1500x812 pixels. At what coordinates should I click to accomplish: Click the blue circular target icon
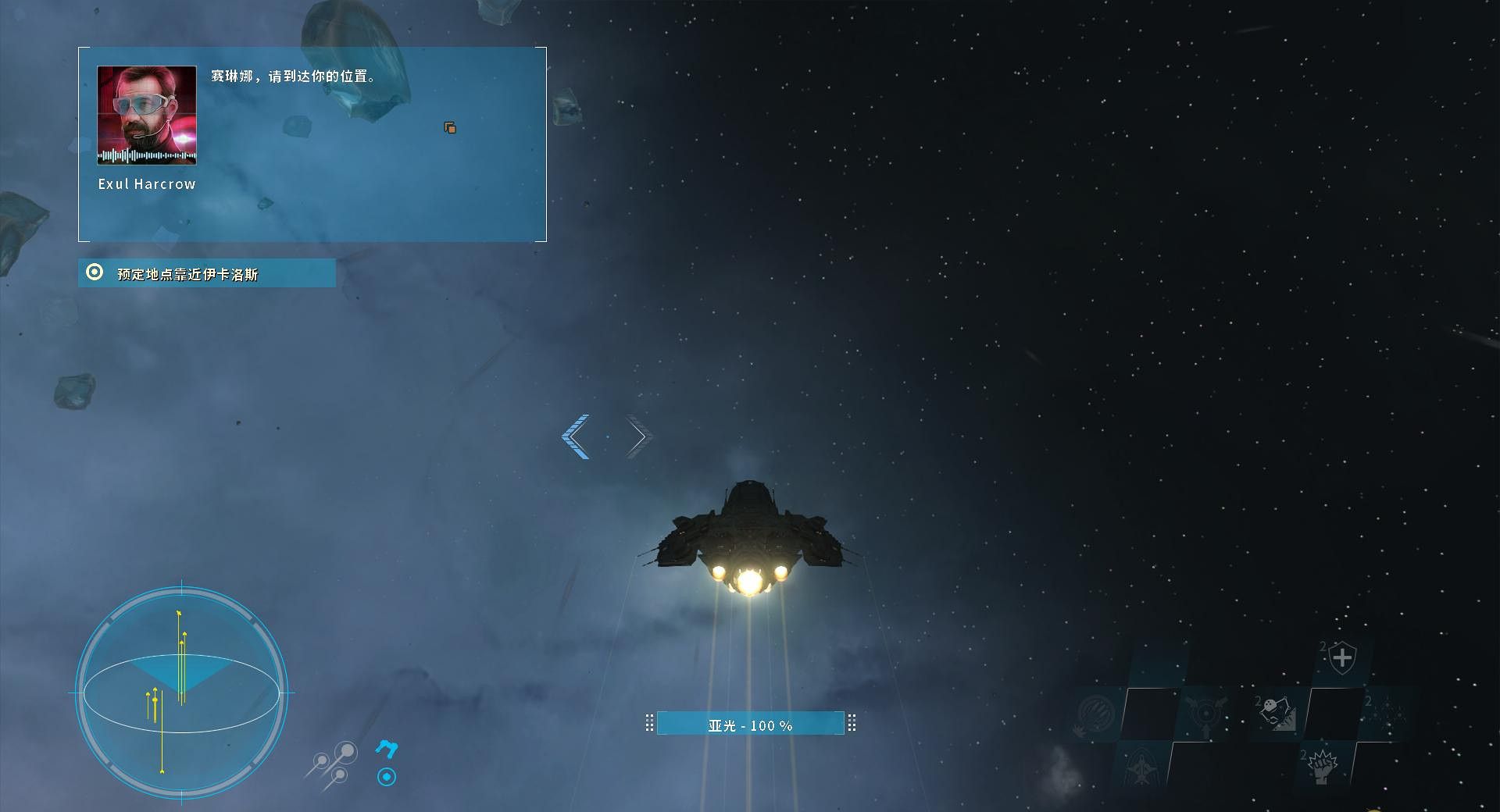click(x=387, y=777)
